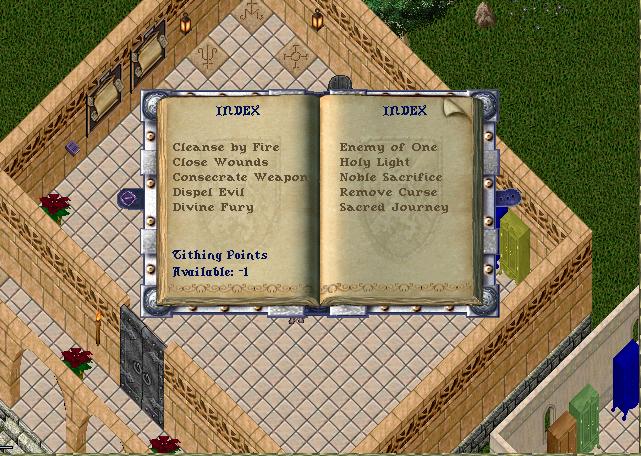Screen dimensions: 641x456
Task: Choose the Enemy of One spell
Action: (x=389, y=147)
